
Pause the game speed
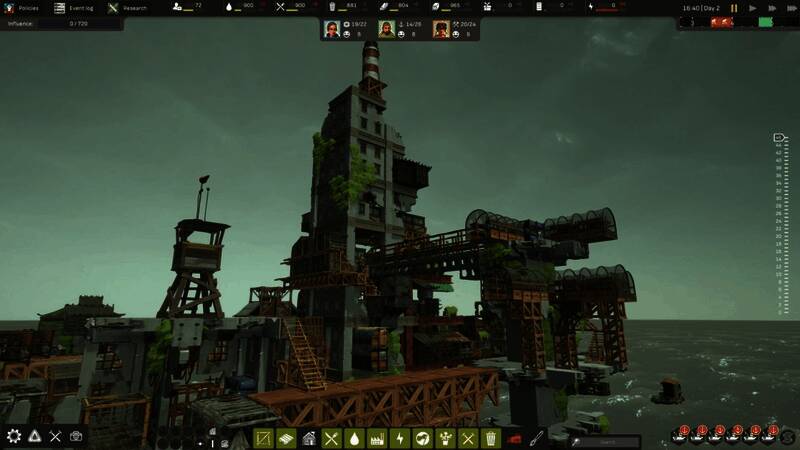coord(734,8)
